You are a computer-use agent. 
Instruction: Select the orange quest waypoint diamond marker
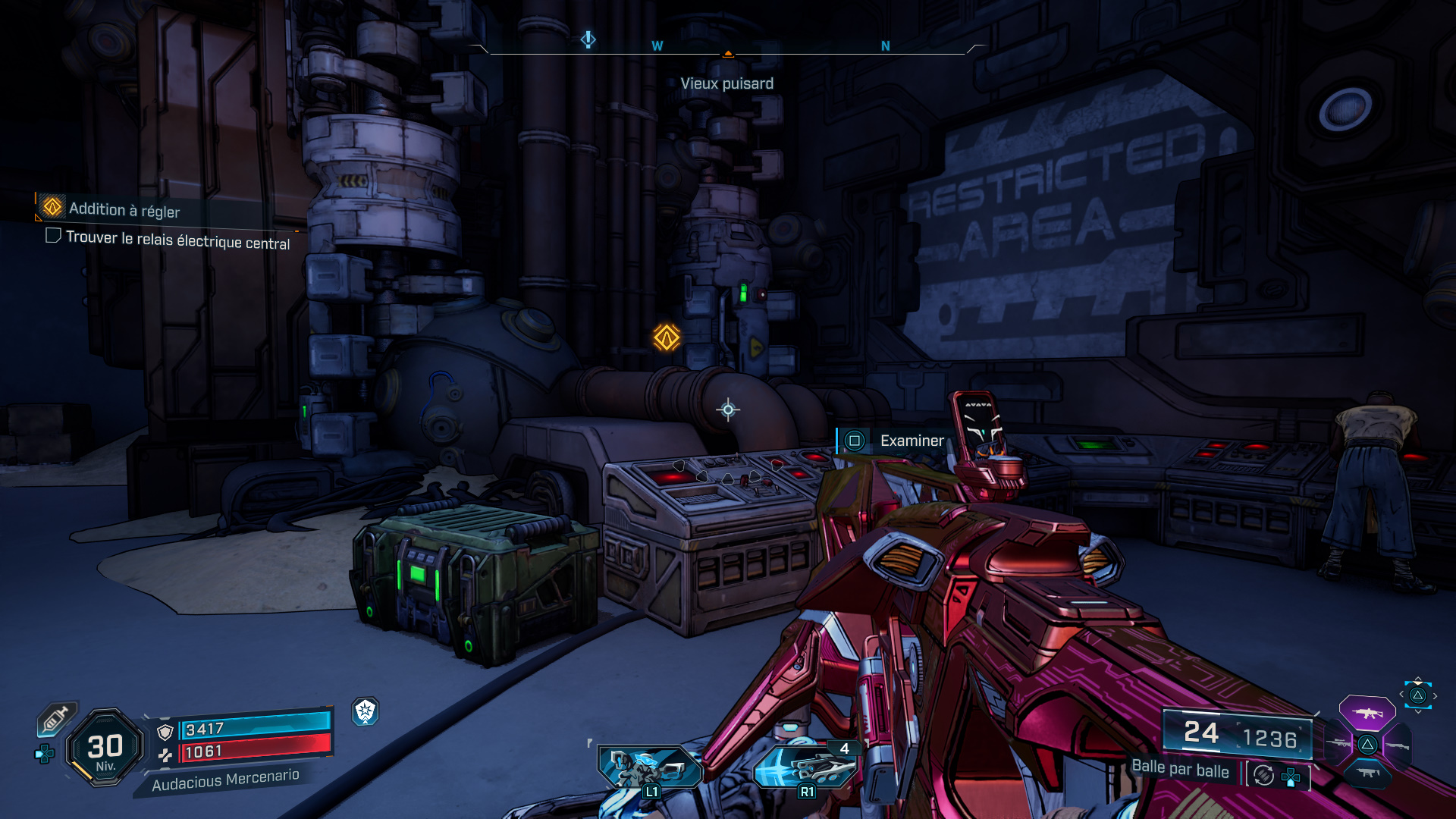(x=667, y=337)
